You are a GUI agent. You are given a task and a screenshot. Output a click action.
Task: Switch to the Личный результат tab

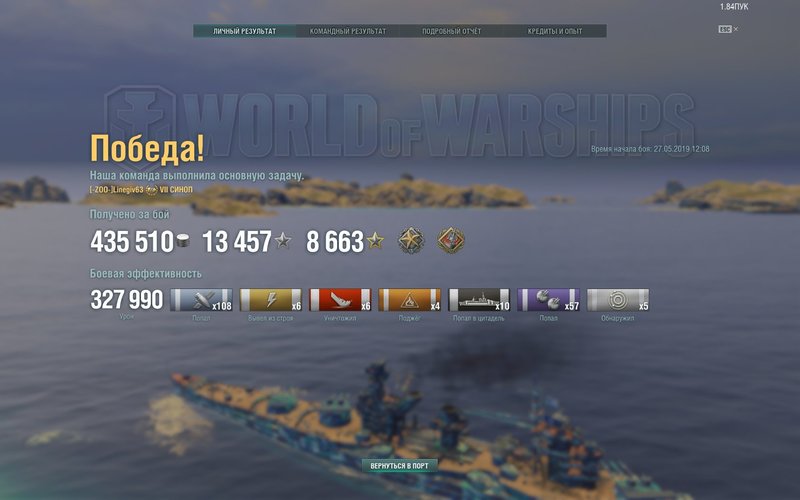(245, 31)
